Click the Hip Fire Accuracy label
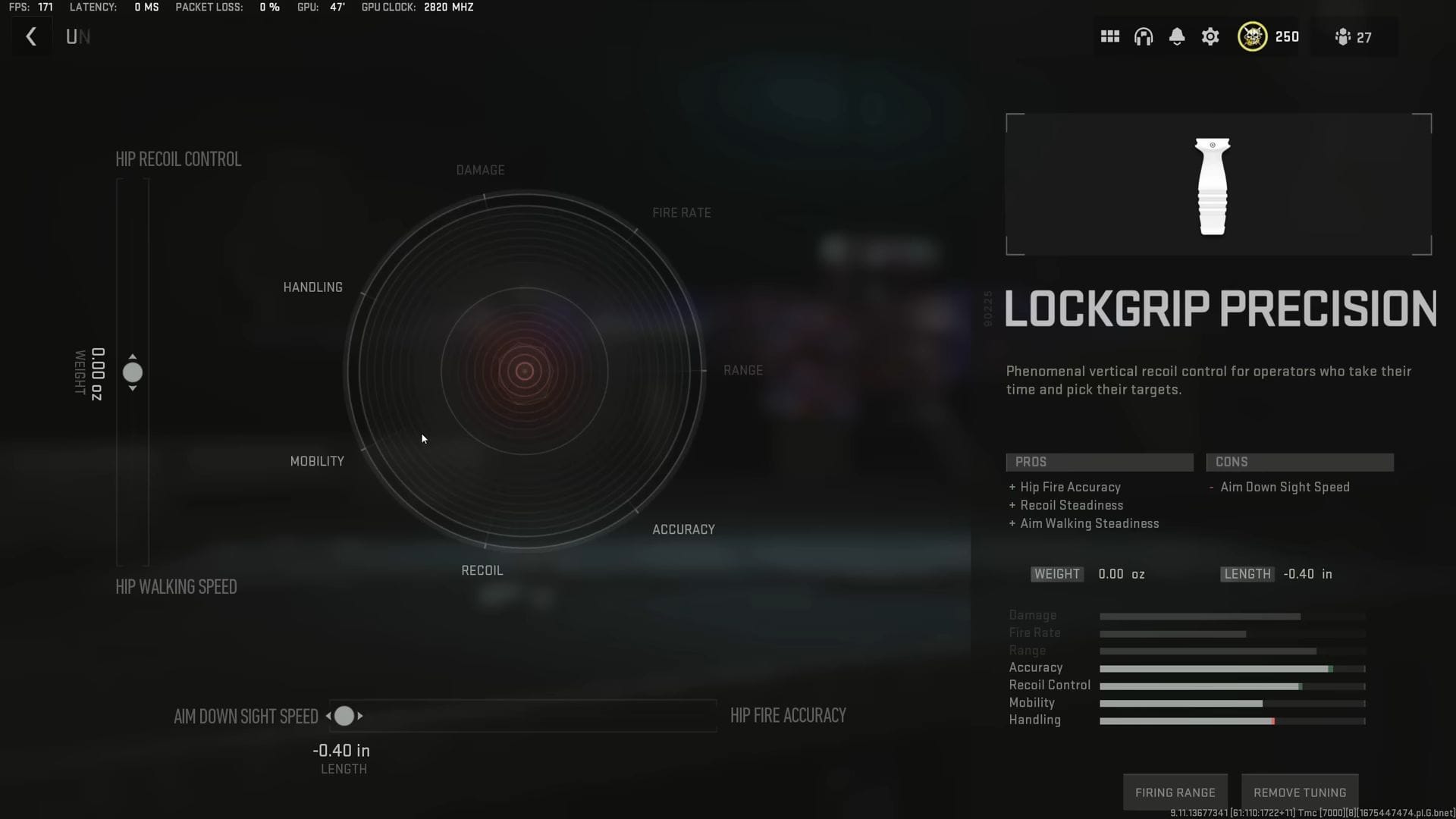Screen dimensions: 1456x819 [x=788, y=714]
